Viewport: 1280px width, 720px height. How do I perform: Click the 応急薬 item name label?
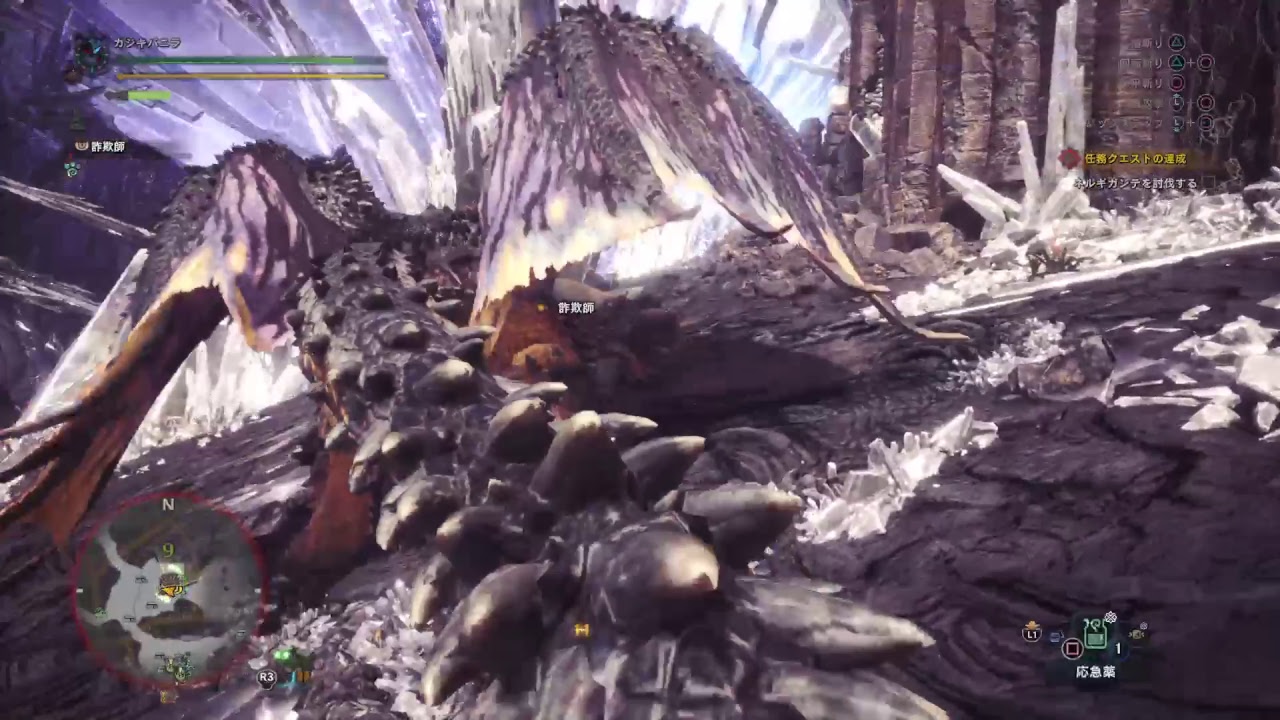(x=1096, y=670)
